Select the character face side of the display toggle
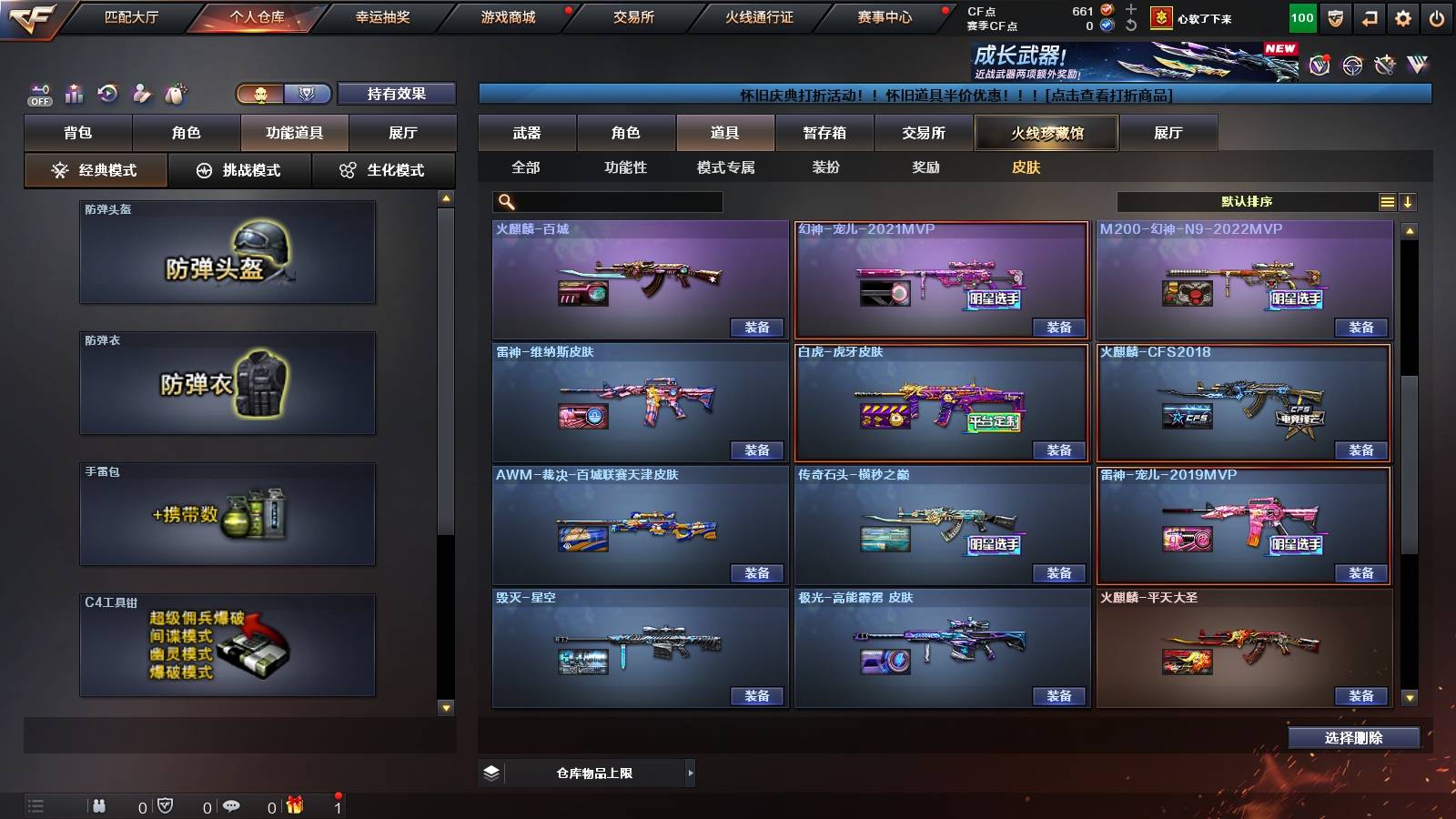 (x=261, y=93)
